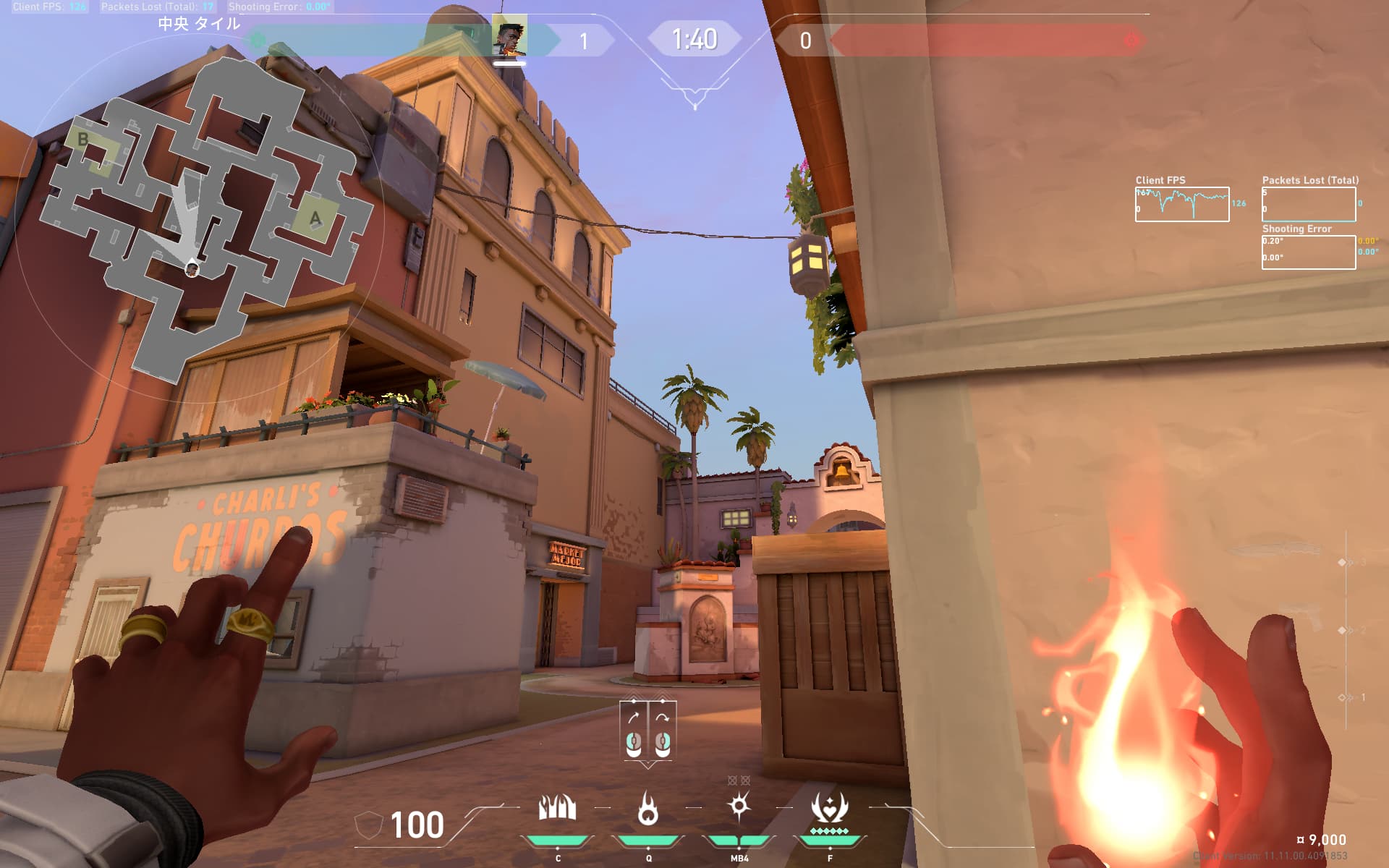Inspect the Packets Lost (Total) graph

click(x=1308, y=204)
